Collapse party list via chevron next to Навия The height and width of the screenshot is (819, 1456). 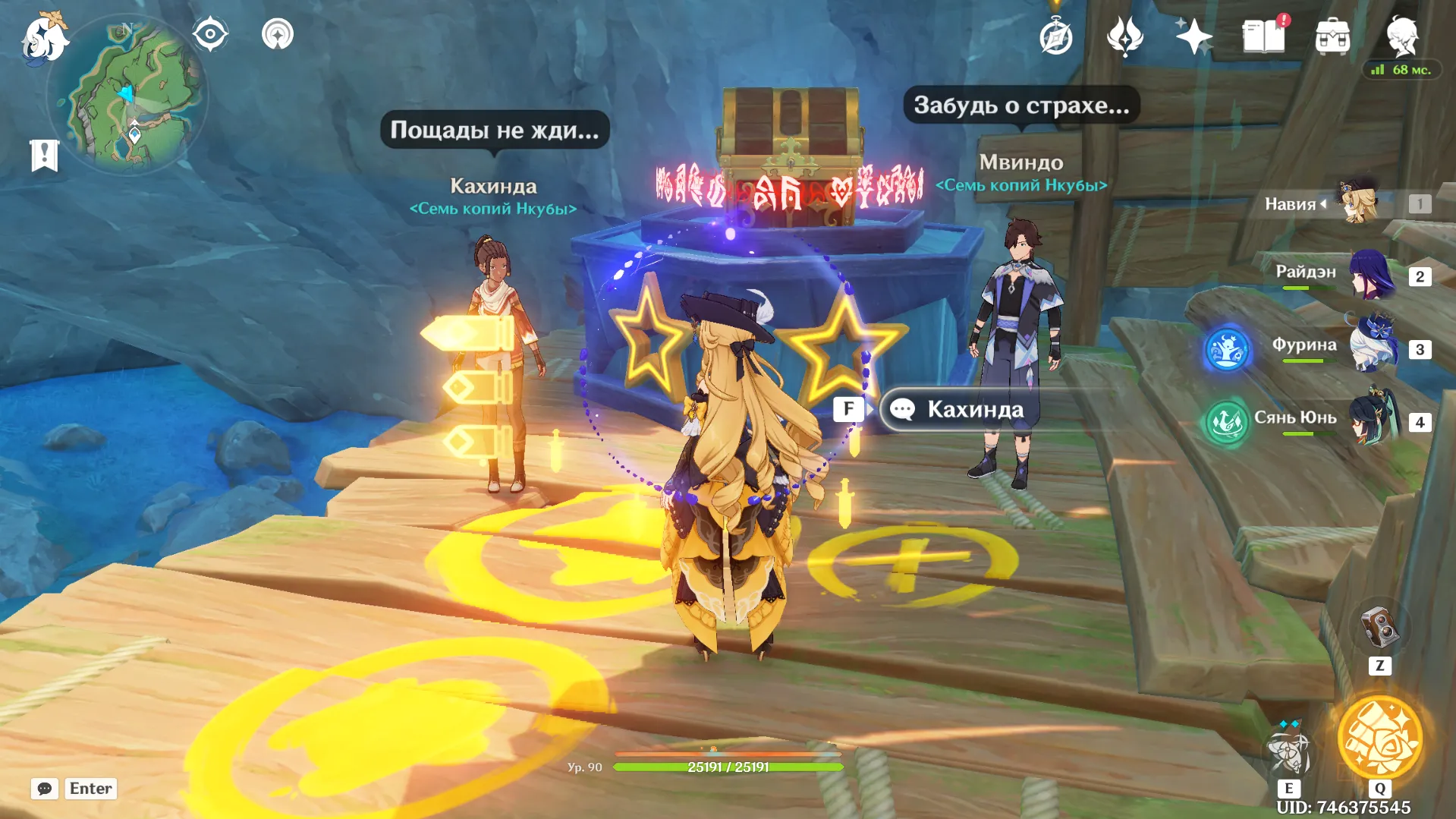1323,203
